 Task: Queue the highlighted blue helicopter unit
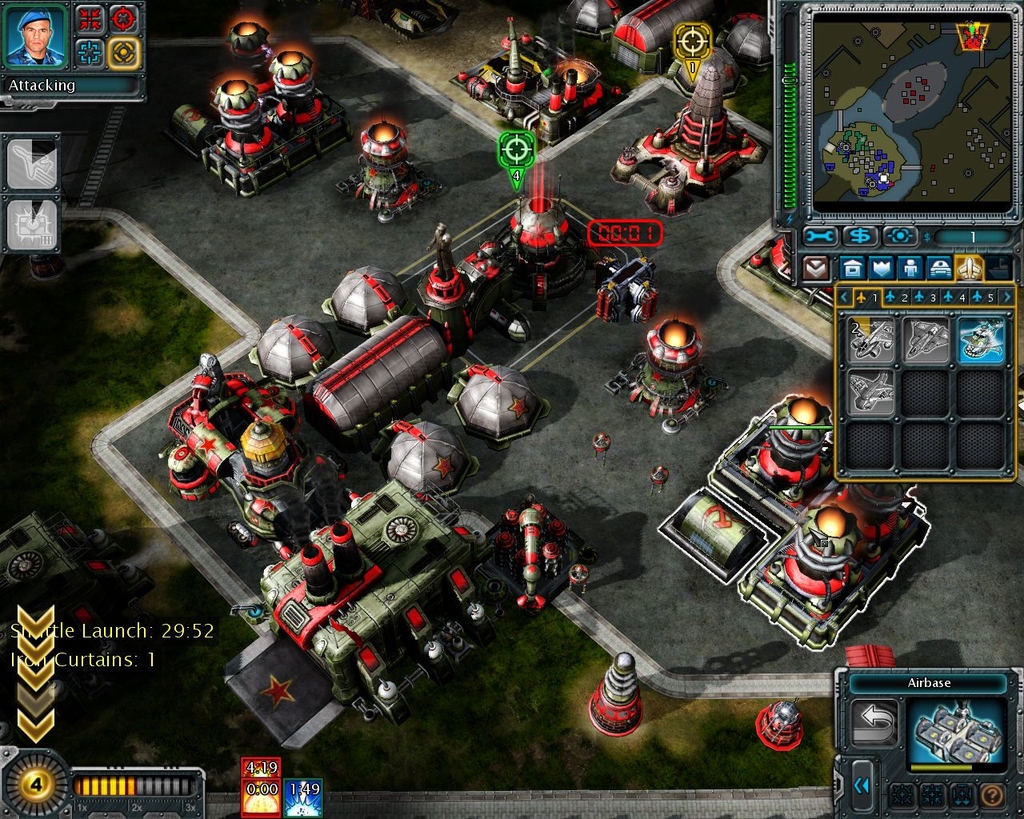click(980, 340)
